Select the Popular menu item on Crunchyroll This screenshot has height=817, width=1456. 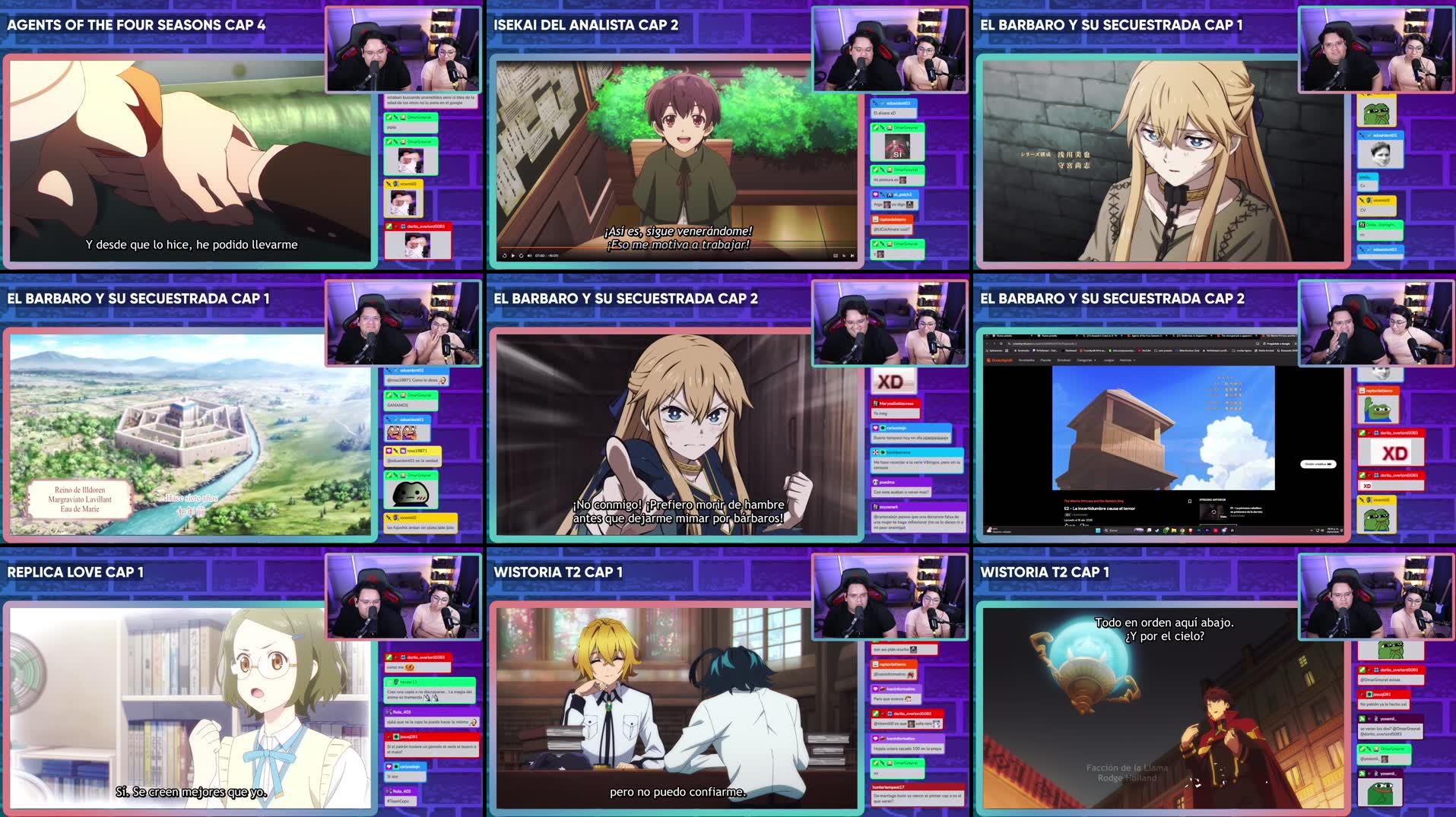(x=1046, y=360)
